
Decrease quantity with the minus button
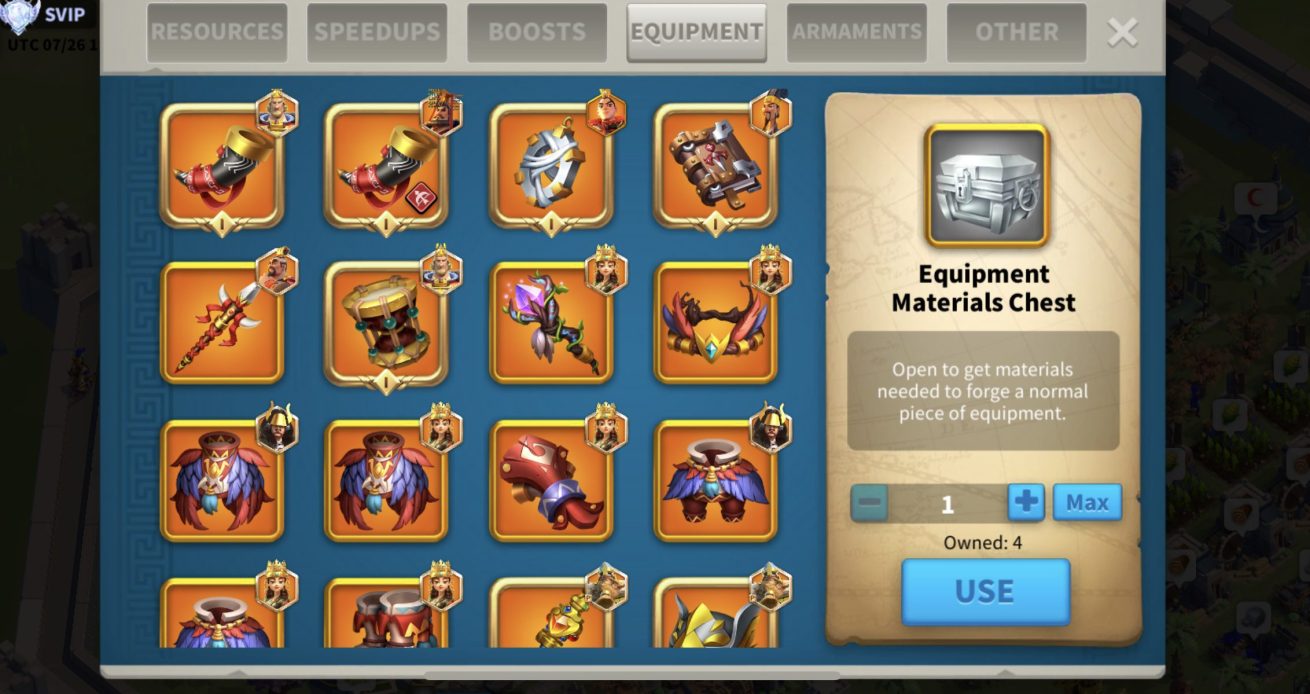[x=869, y=502]
